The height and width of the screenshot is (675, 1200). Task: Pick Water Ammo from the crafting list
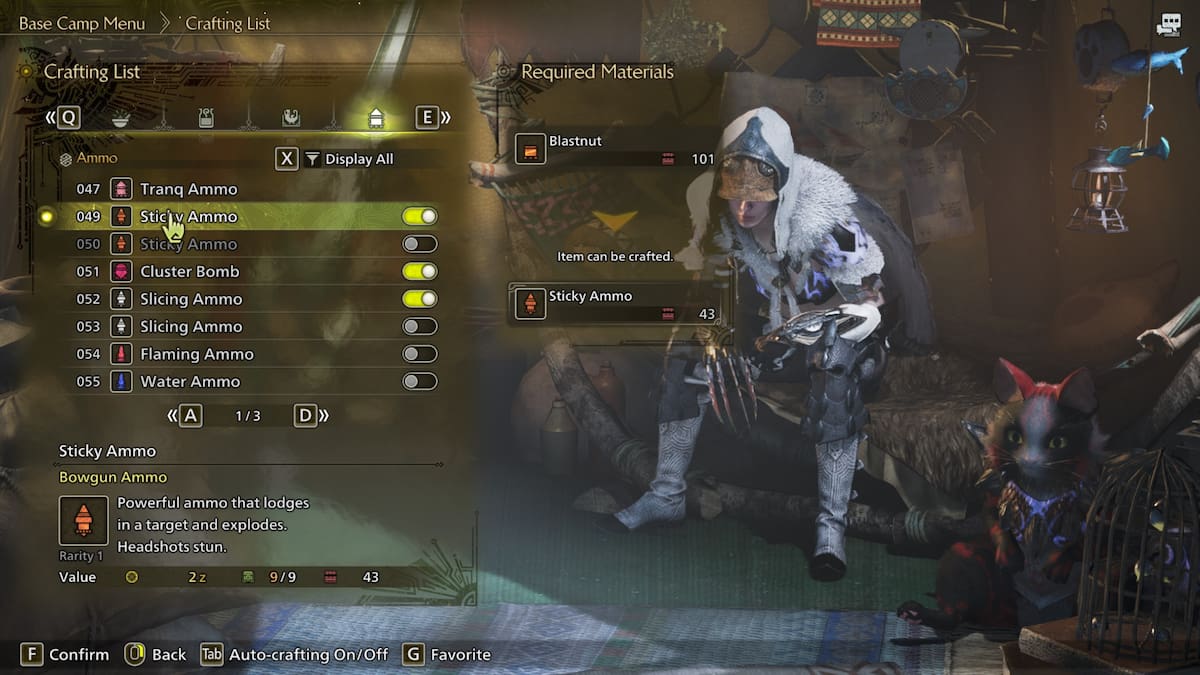[190, 381]
